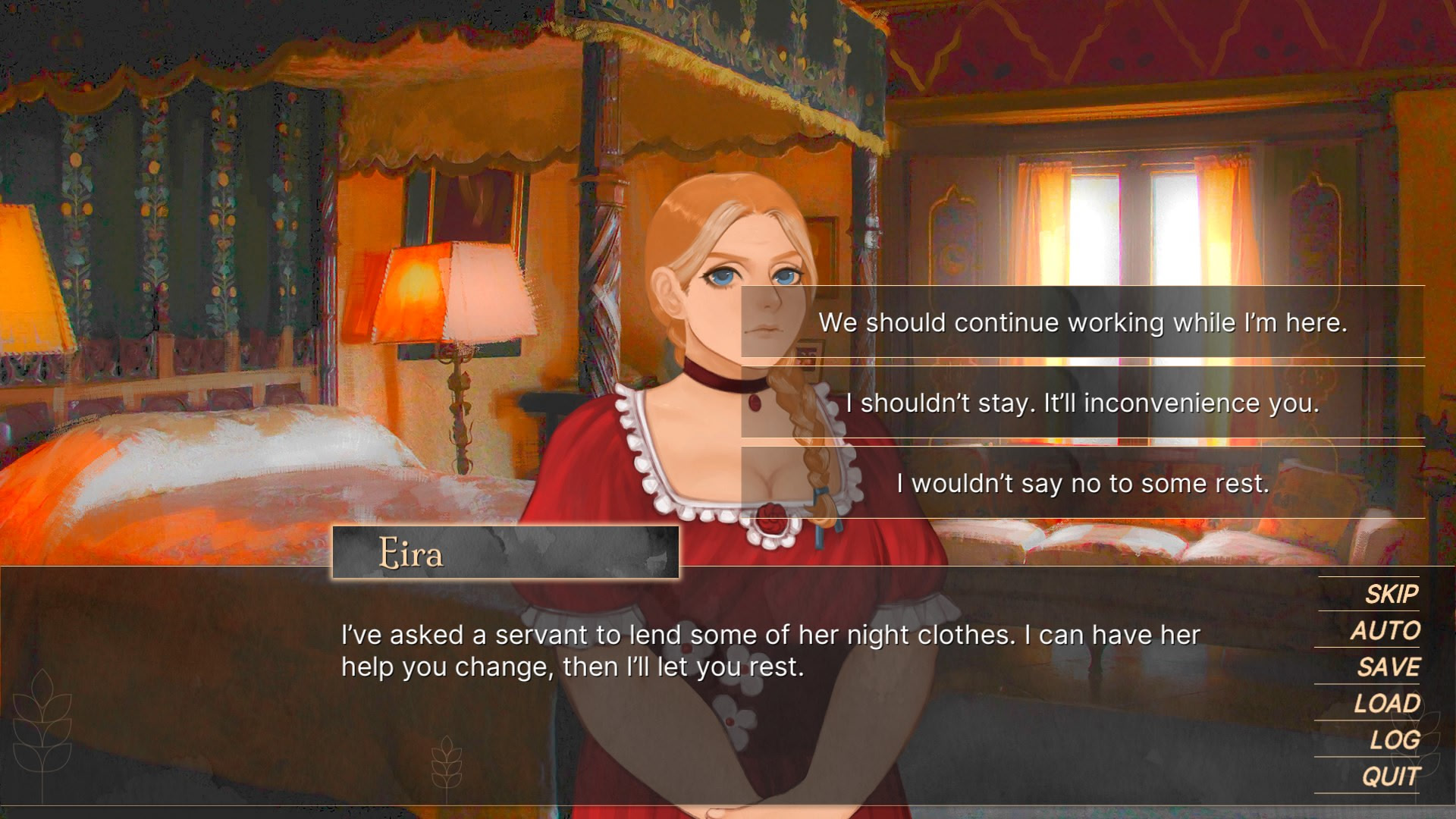Open the LOAD menu

1386,703
